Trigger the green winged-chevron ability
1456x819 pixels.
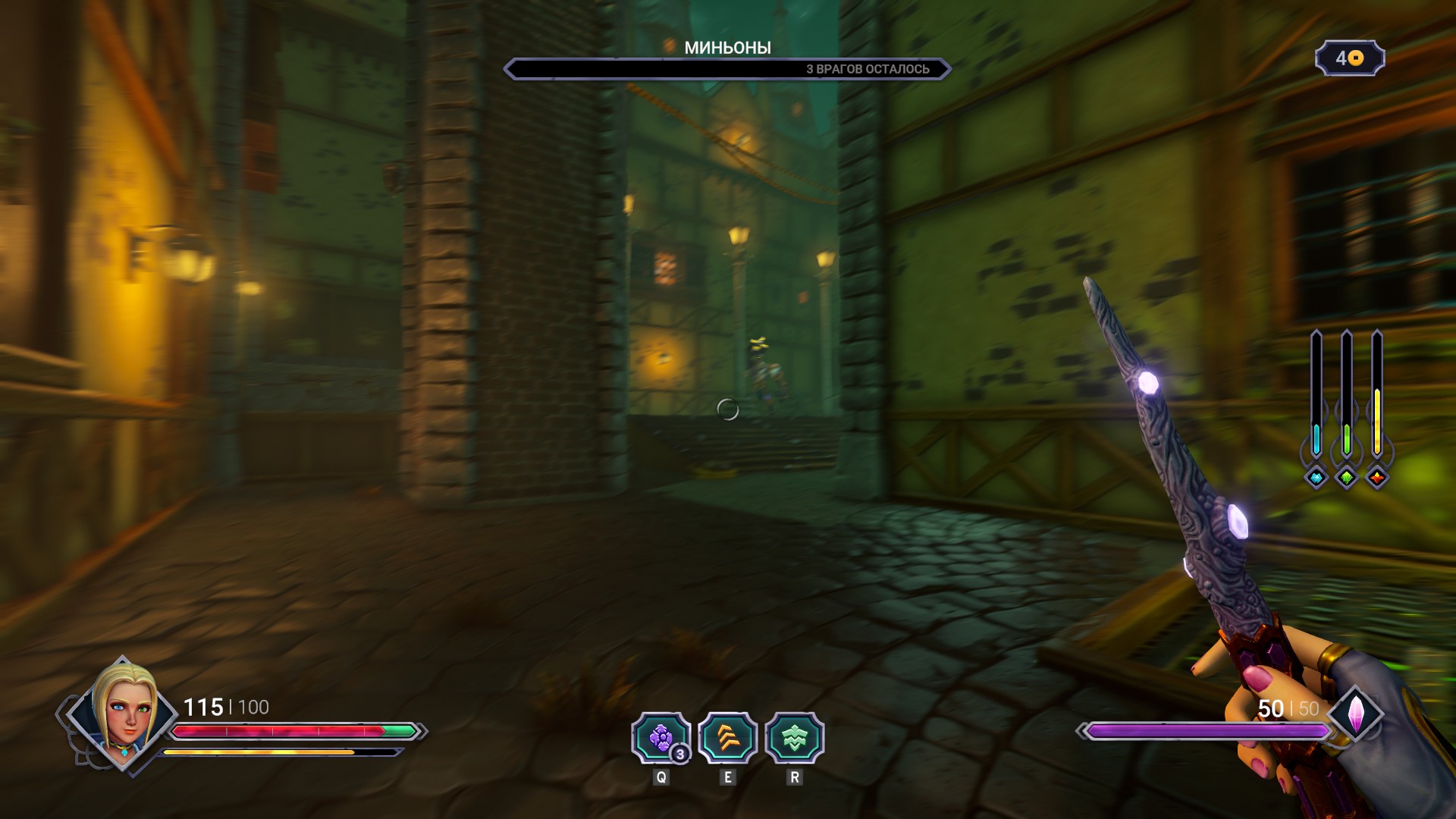pyautogui.click(x=794, y=738)
